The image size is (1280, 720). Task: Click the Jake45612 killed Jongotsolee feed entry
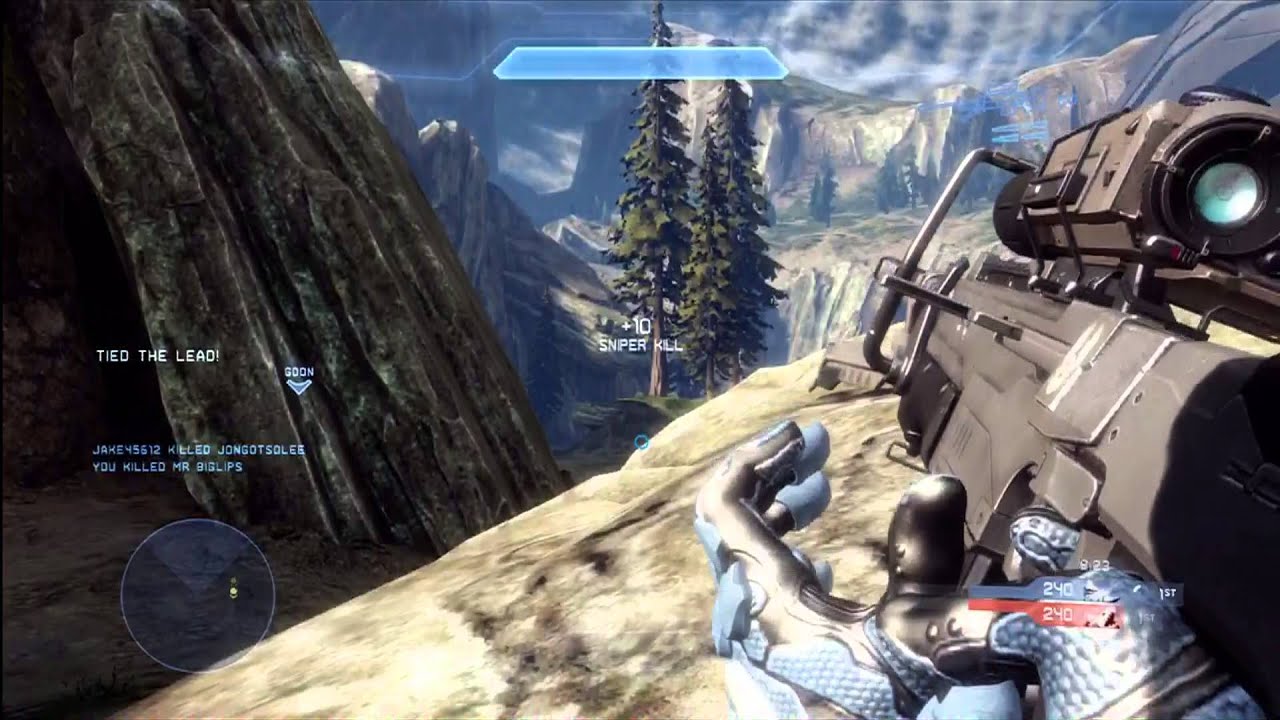click(x=198, y=450)
